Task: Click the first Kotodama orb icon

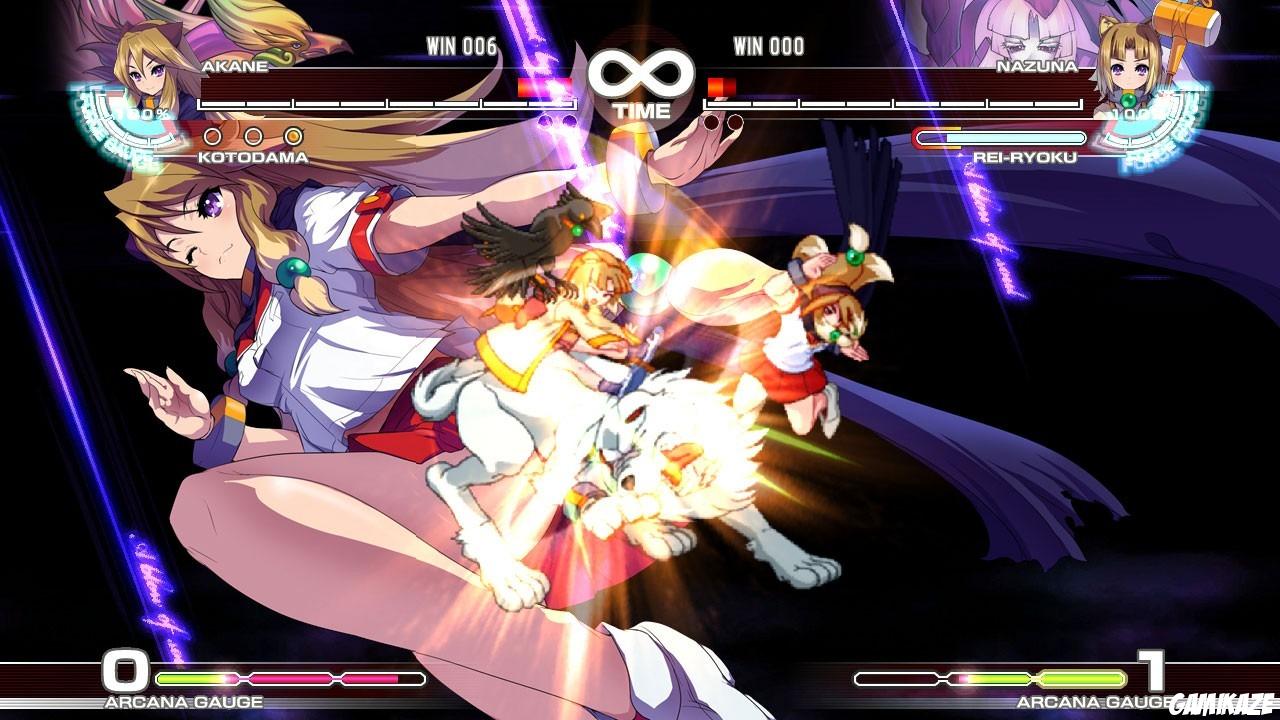Action: (212, 137)
